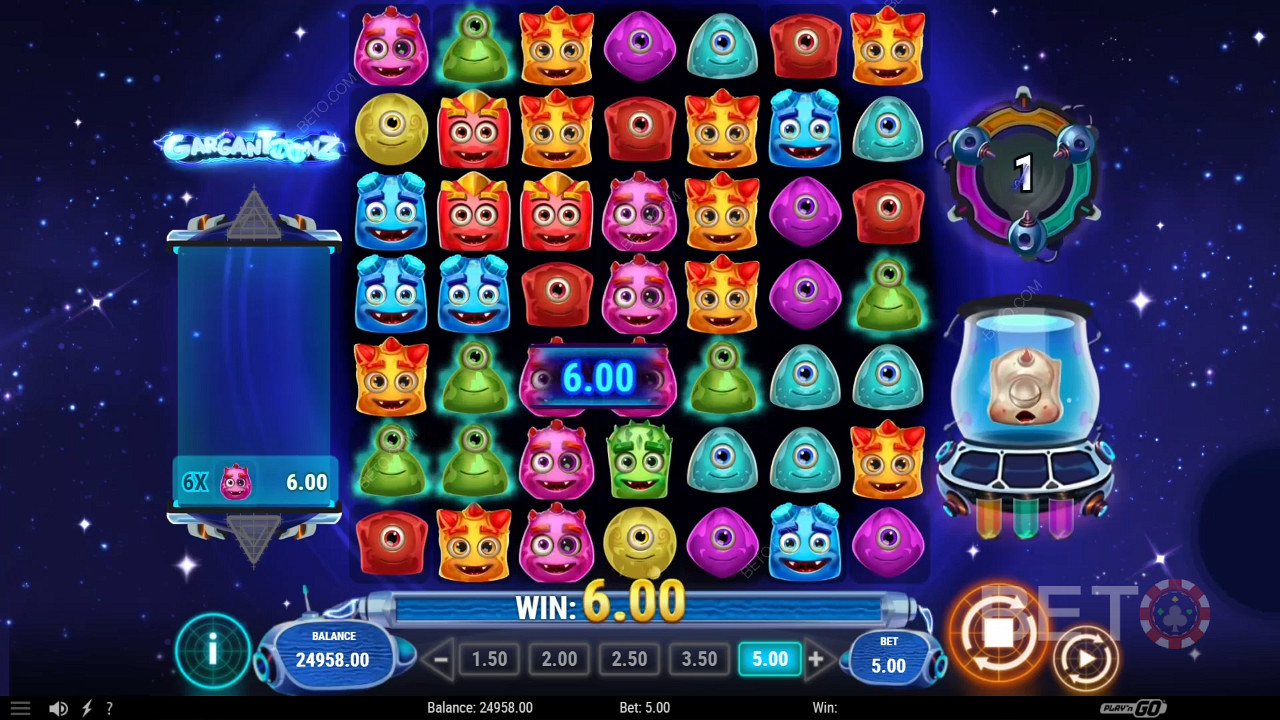The image size is (1280, 720).
Task: Stop the spin with the orange button
Action: [998, 632]
